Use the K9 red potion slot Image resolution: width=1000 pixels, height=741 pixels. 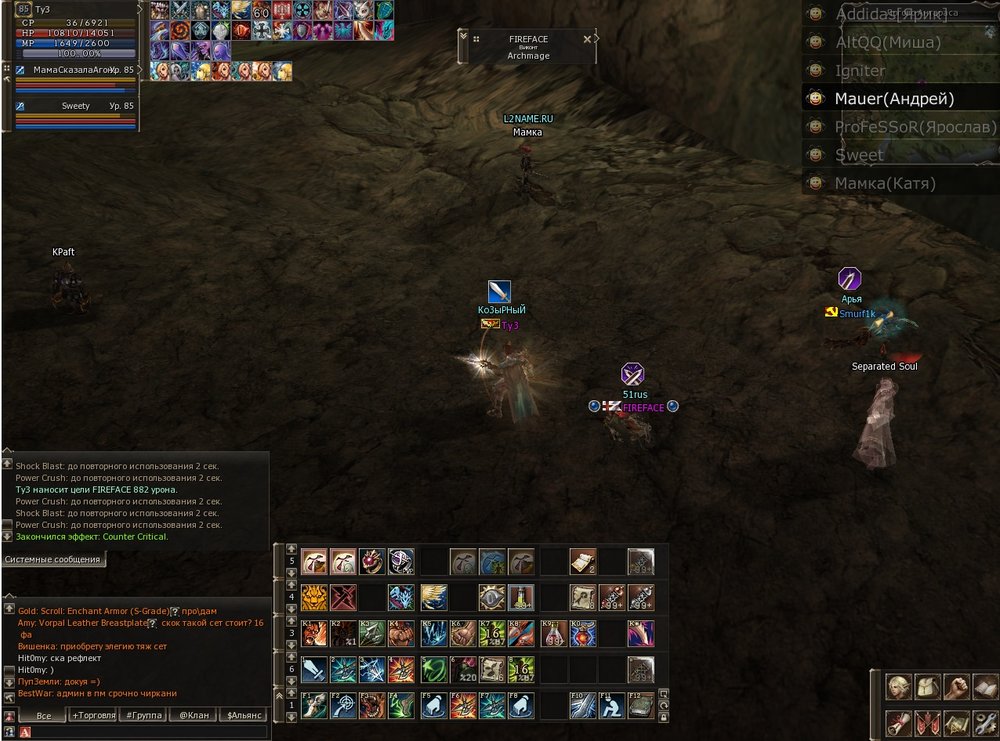click(x=554, y=634)
